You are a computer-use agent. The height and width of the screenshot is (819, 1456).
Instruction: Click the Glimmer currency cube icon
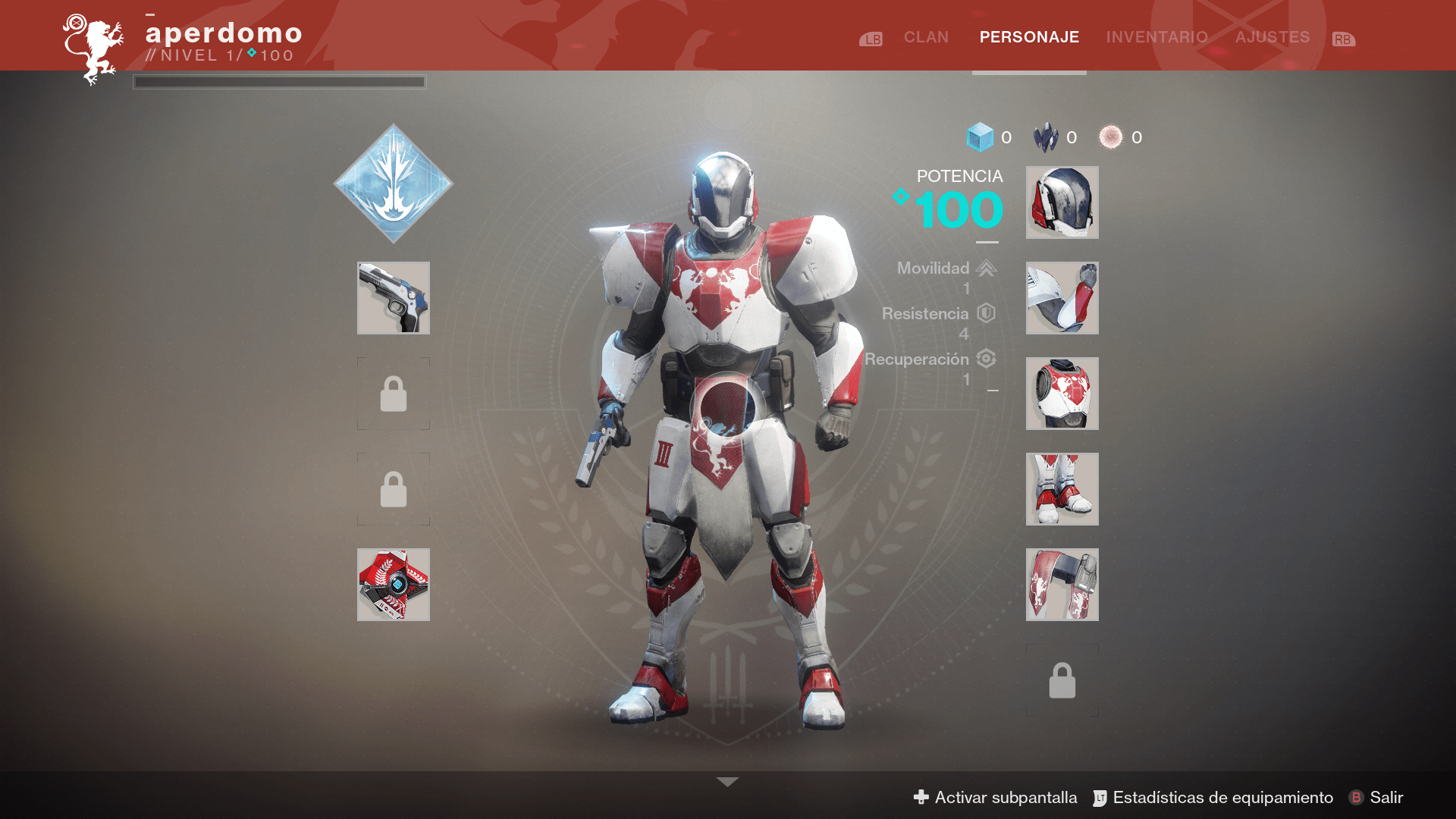click(x=981, y=137)
